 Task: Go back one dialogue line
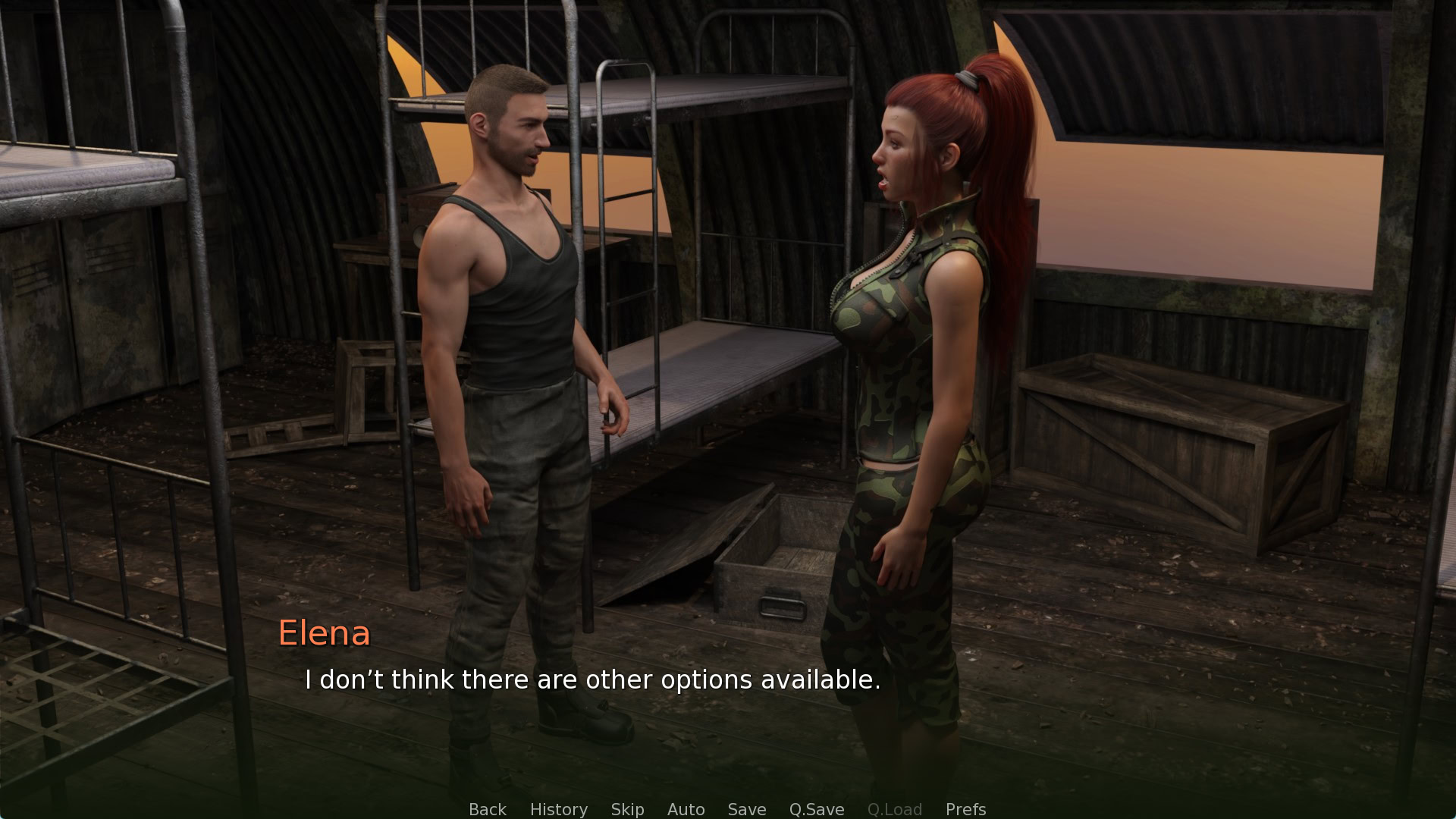[x=487, y=809]
